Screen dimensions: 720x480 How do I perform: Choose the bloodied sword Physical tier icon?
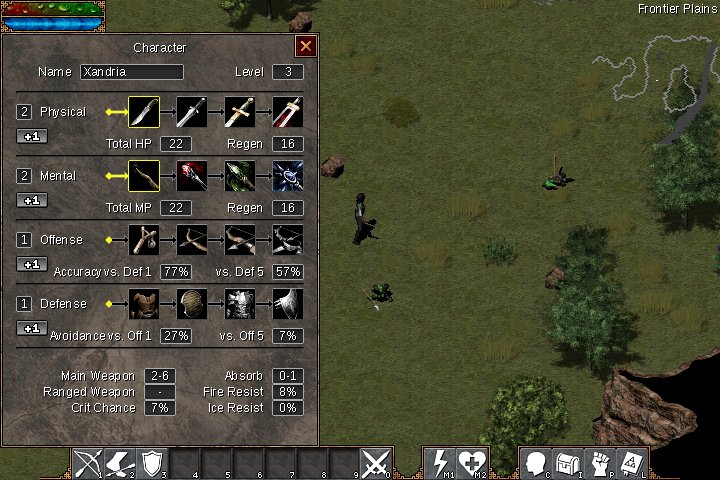pyautogui.click(x=288, y=112)
